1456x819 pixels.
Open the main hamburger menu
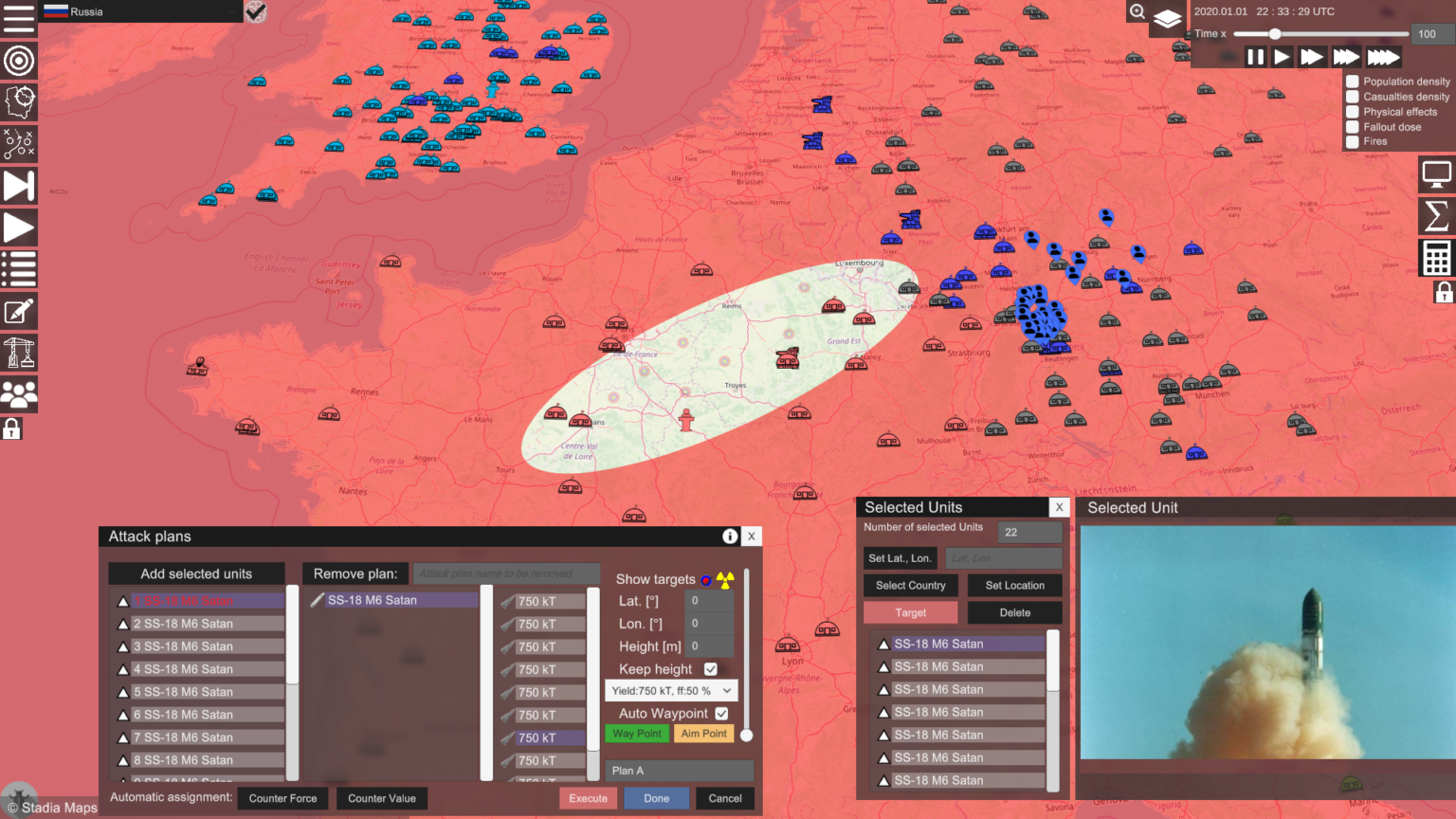[19, 19]
